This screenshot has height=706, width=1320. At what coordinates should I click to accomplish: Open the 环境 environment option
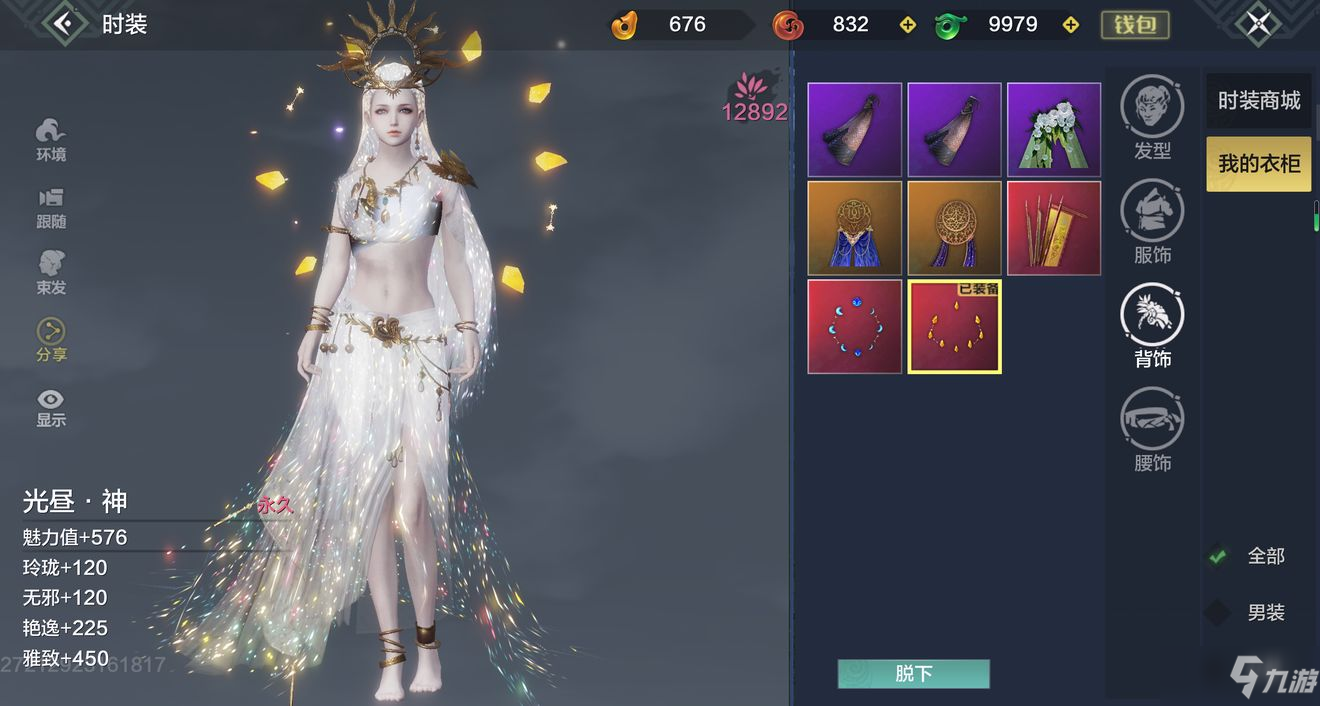click(x=51, y=139)
